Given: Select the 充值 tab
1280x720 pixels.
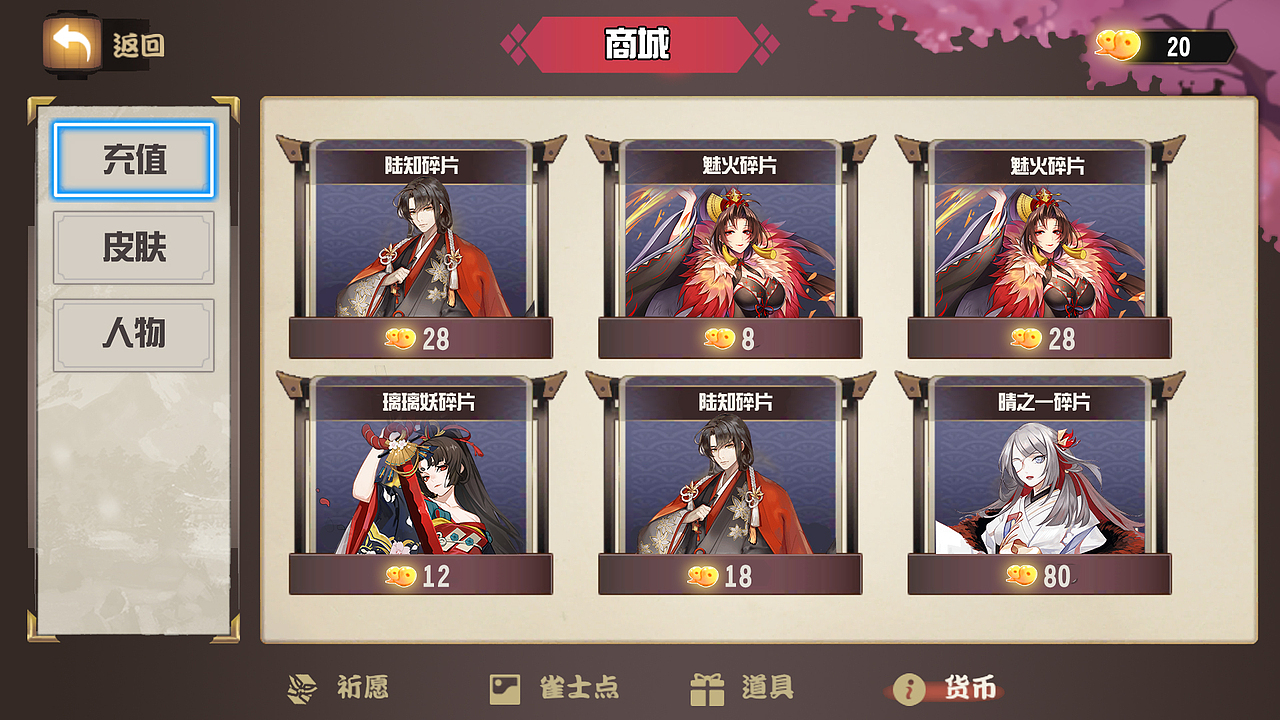Looking at the screenshot, I should click(133, 160).
